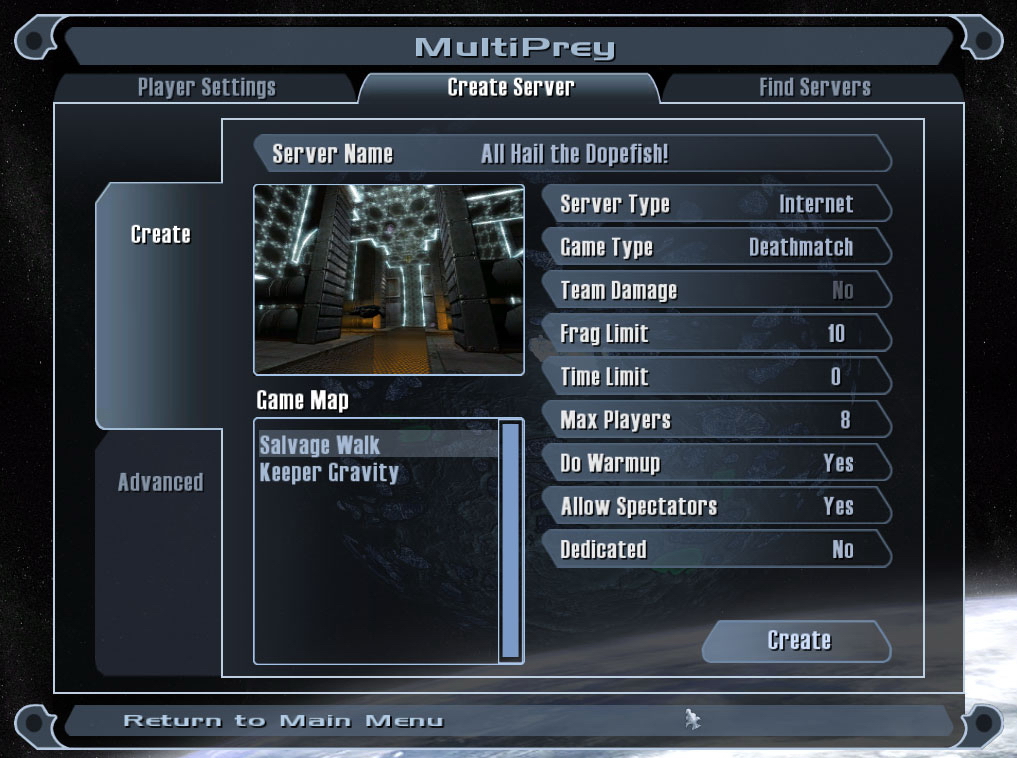Click the Create button to start server
This screenshot has width=1017, height=758.
tap(798, 641)
